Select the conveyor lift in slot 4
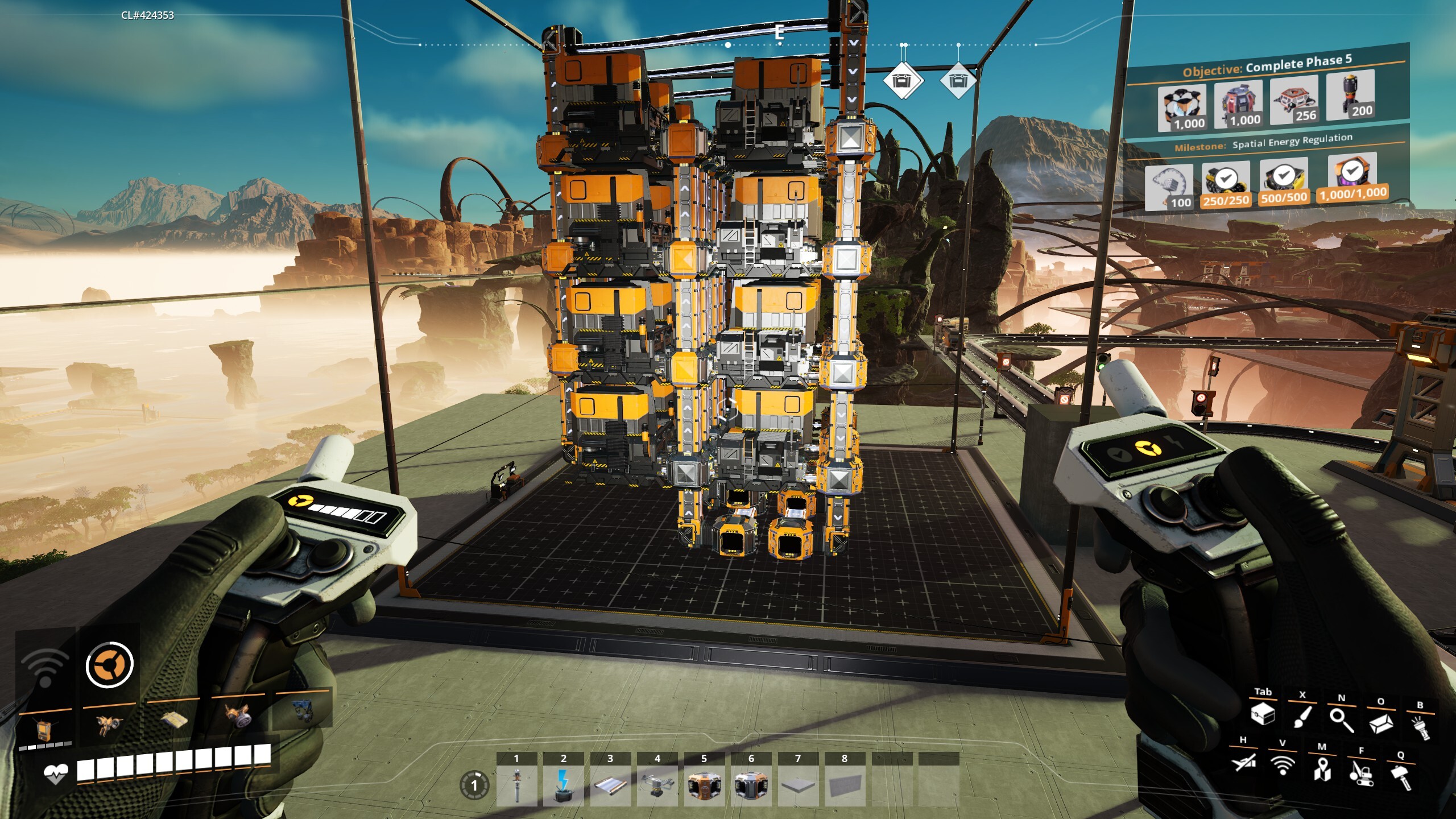The height and width of the screenshot is (819, 1456). point(657,785)
